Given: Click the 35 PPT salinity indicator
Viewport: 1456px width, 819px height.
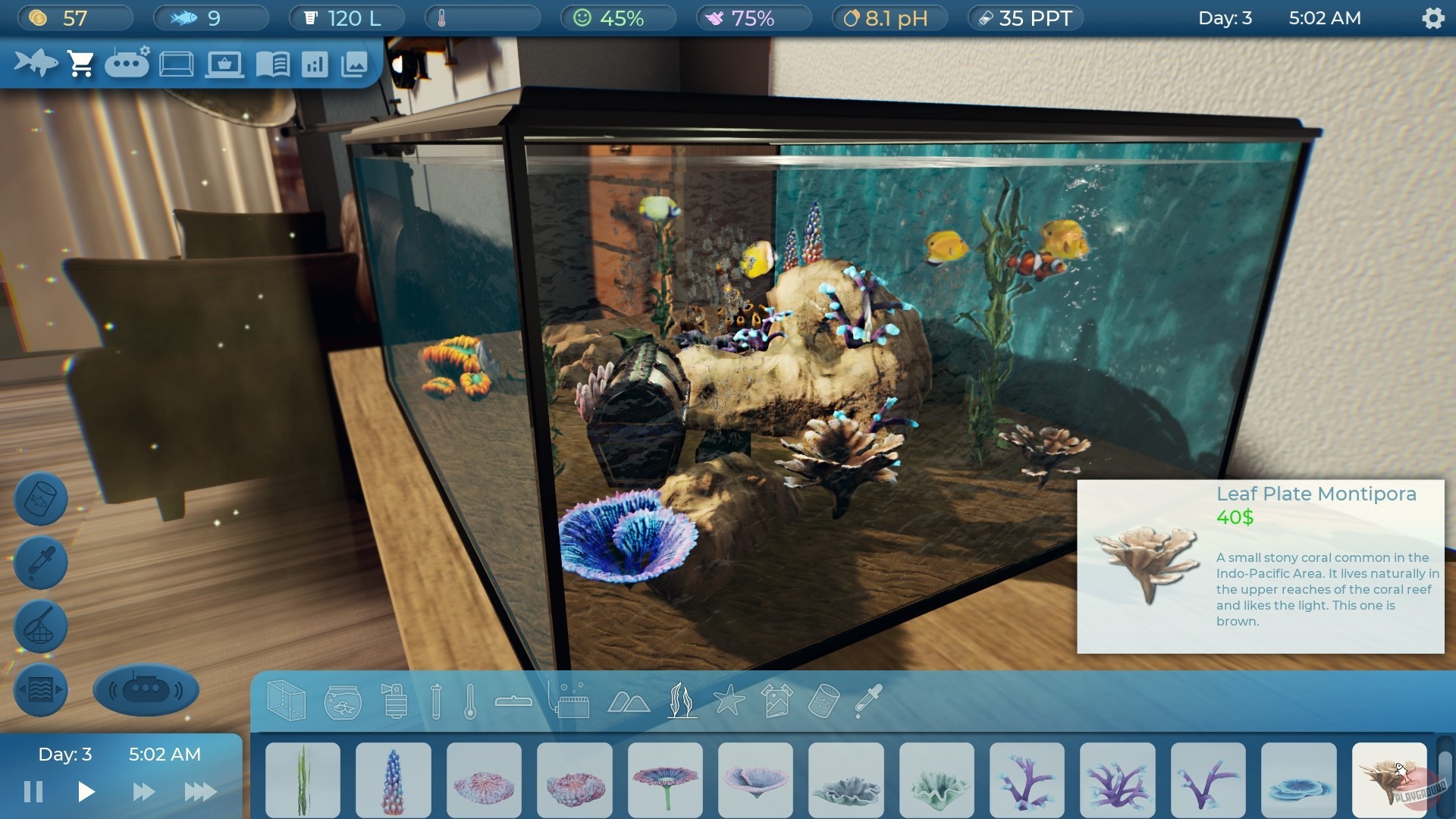Looking at the screenshot, I should [1025, 17].
